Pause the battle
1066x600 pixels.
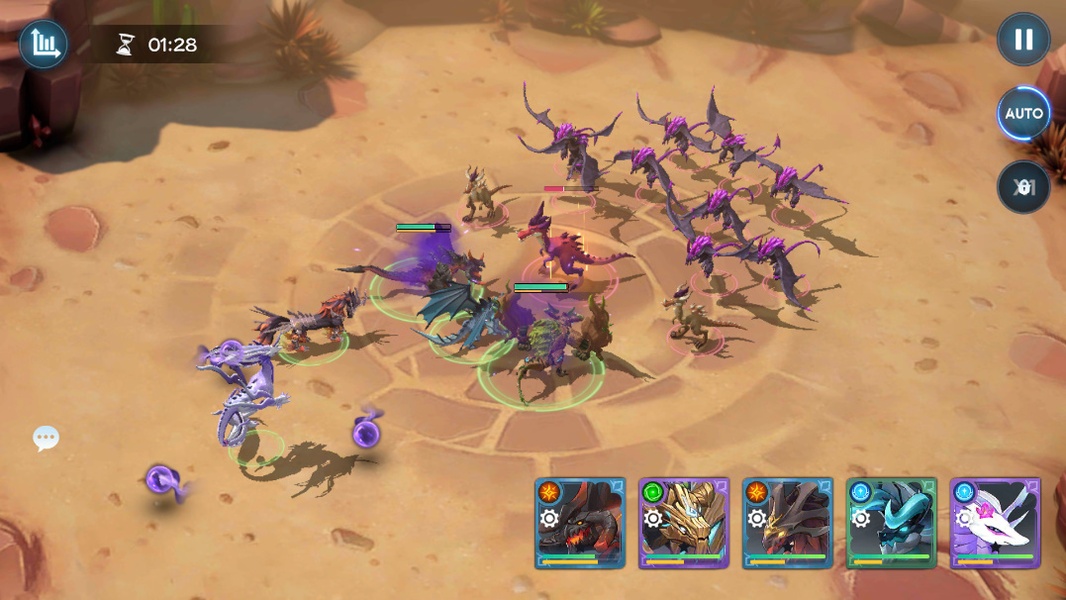1023,40
